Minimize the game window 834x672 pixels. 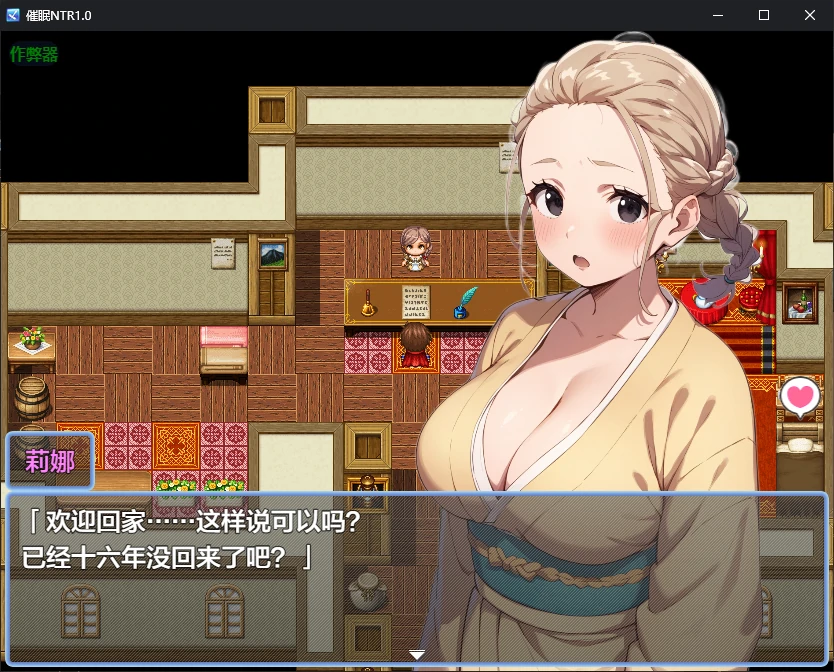(x=717, y=15)
